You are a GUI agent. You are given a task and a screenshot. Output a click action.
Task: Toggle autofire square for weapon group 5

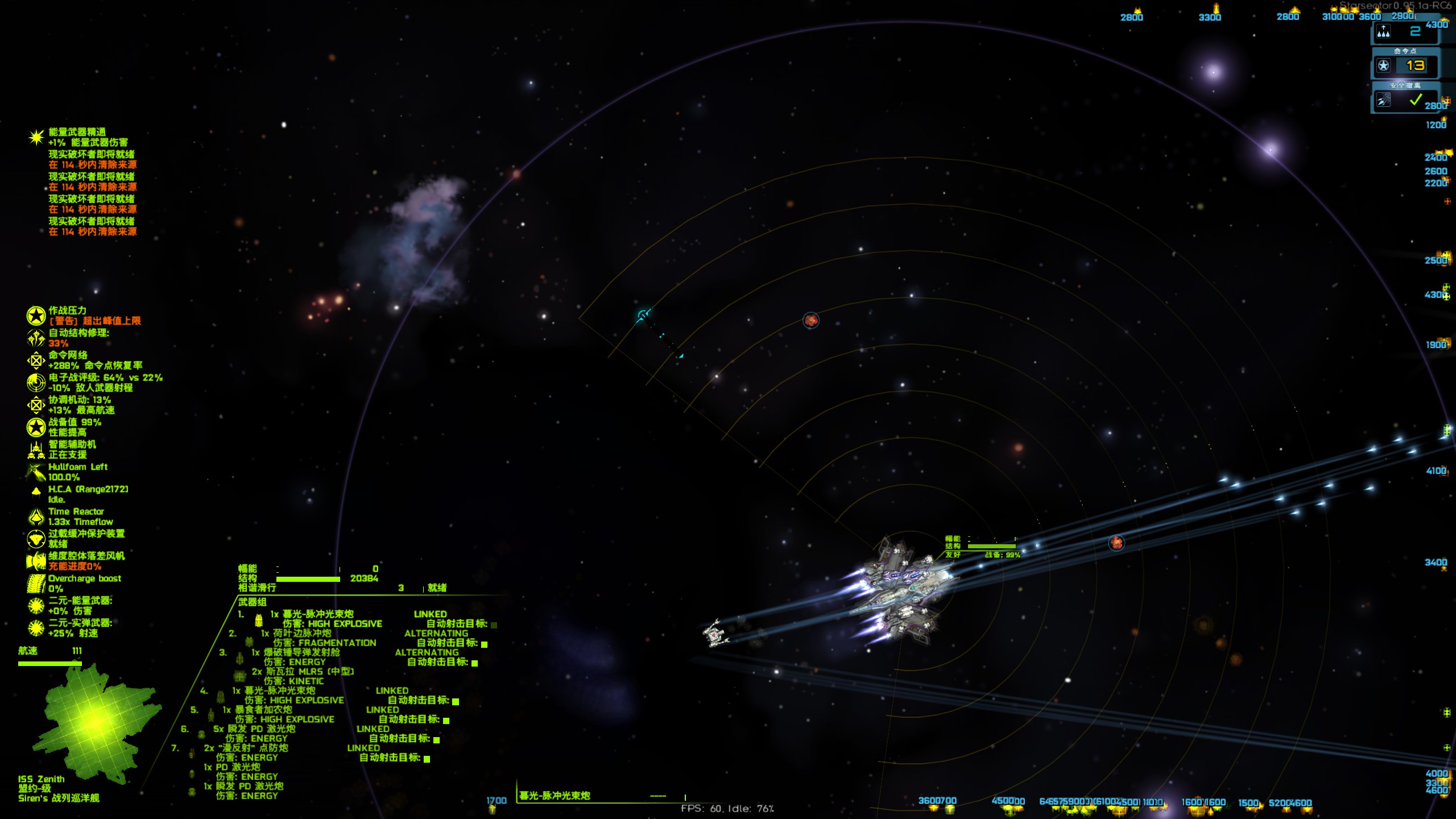[446, 721]
